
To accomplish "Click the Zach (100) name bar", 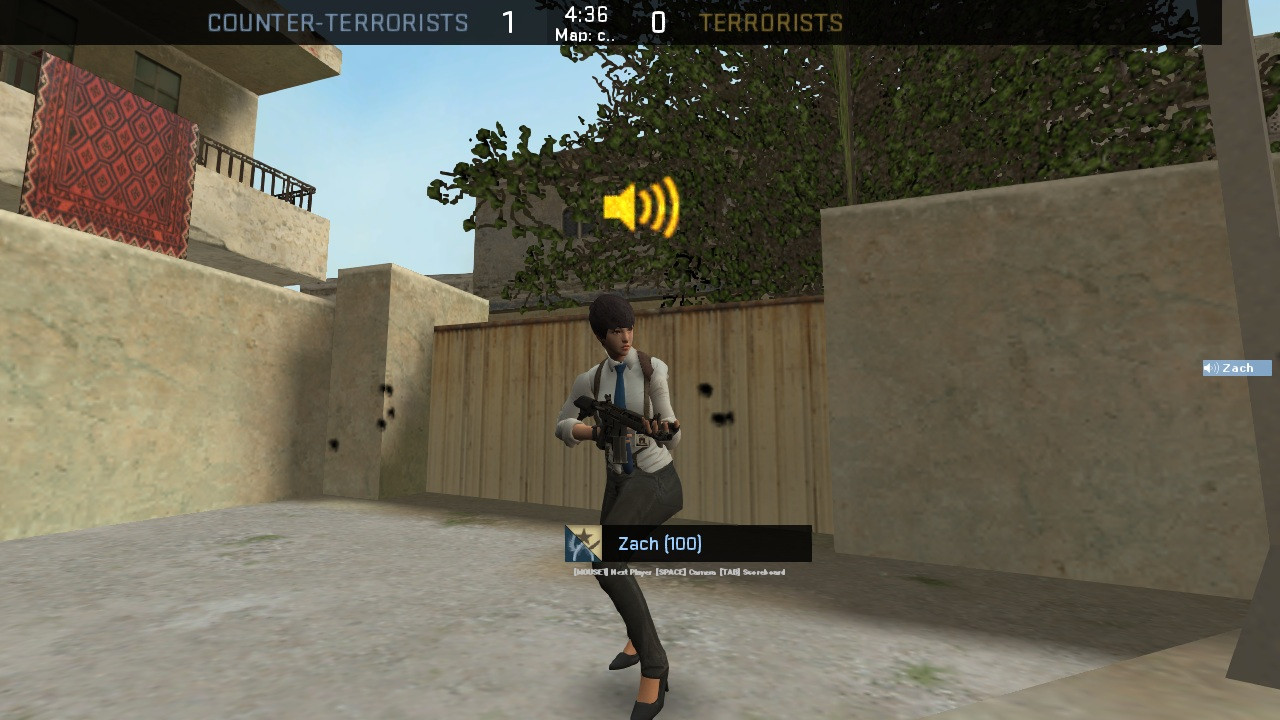I will 662,544.
